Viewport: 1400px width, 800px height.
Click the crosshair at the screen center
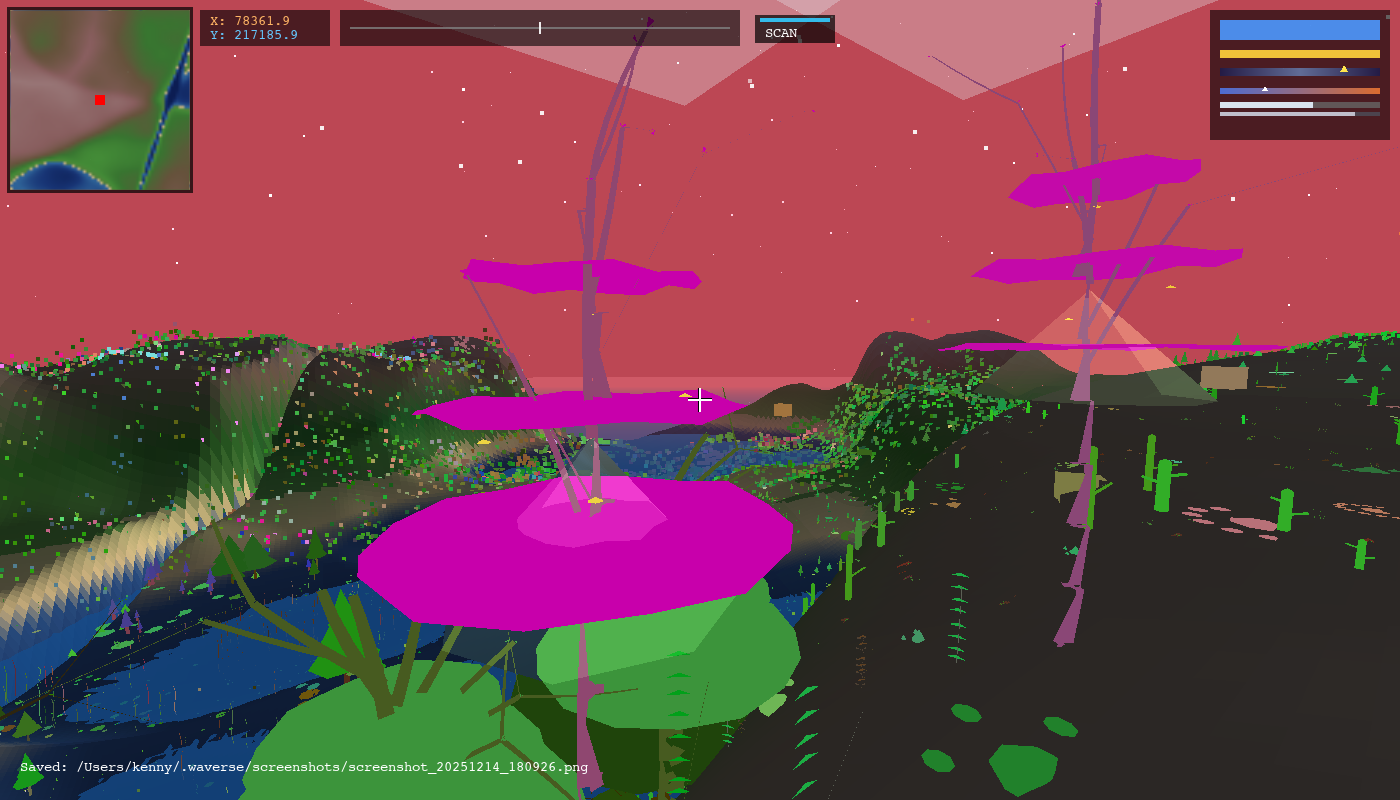pyautogui.click(x=700, y=400)
